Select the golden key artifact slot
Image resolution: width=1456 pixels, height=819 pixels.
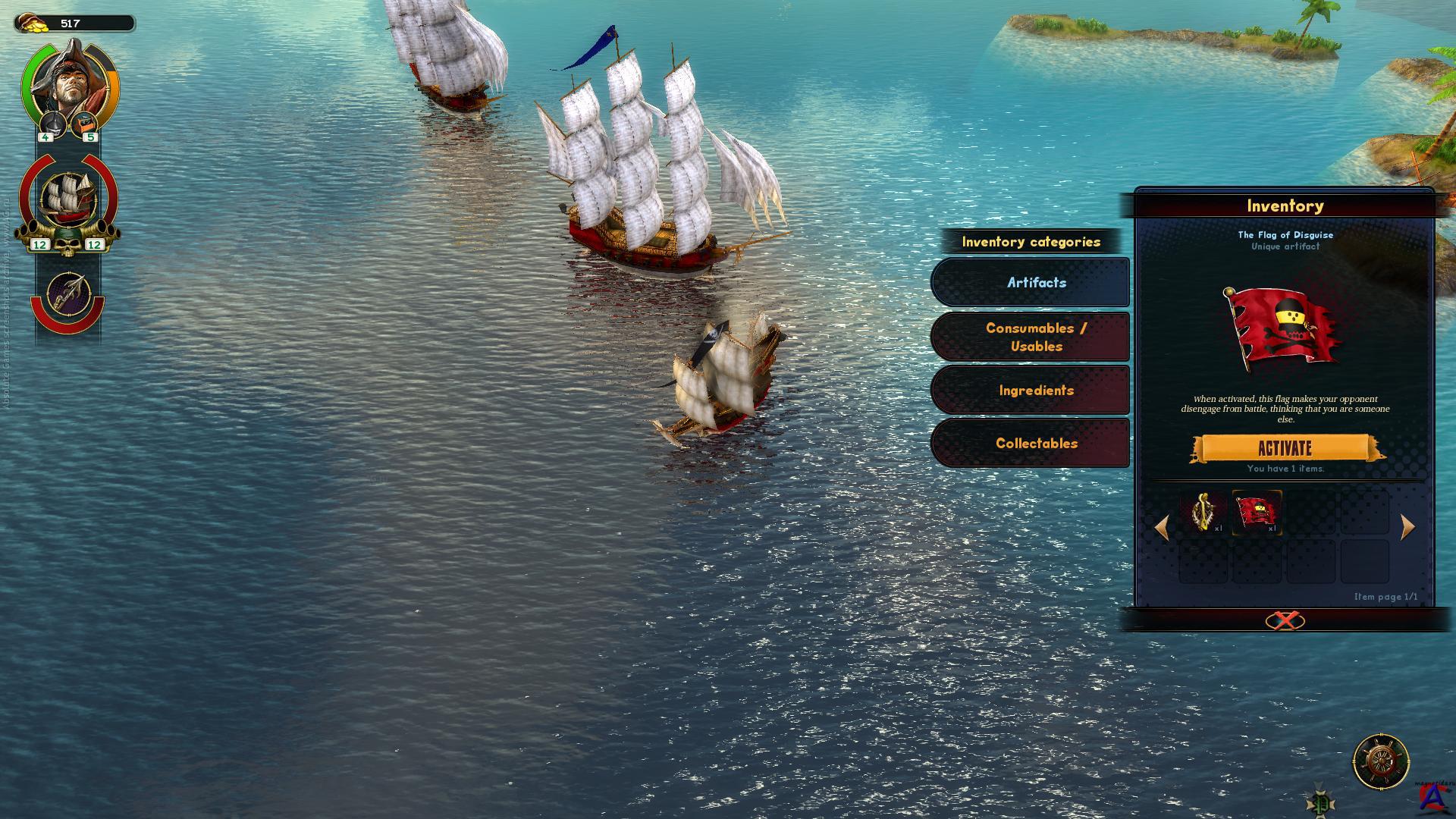1203,513
